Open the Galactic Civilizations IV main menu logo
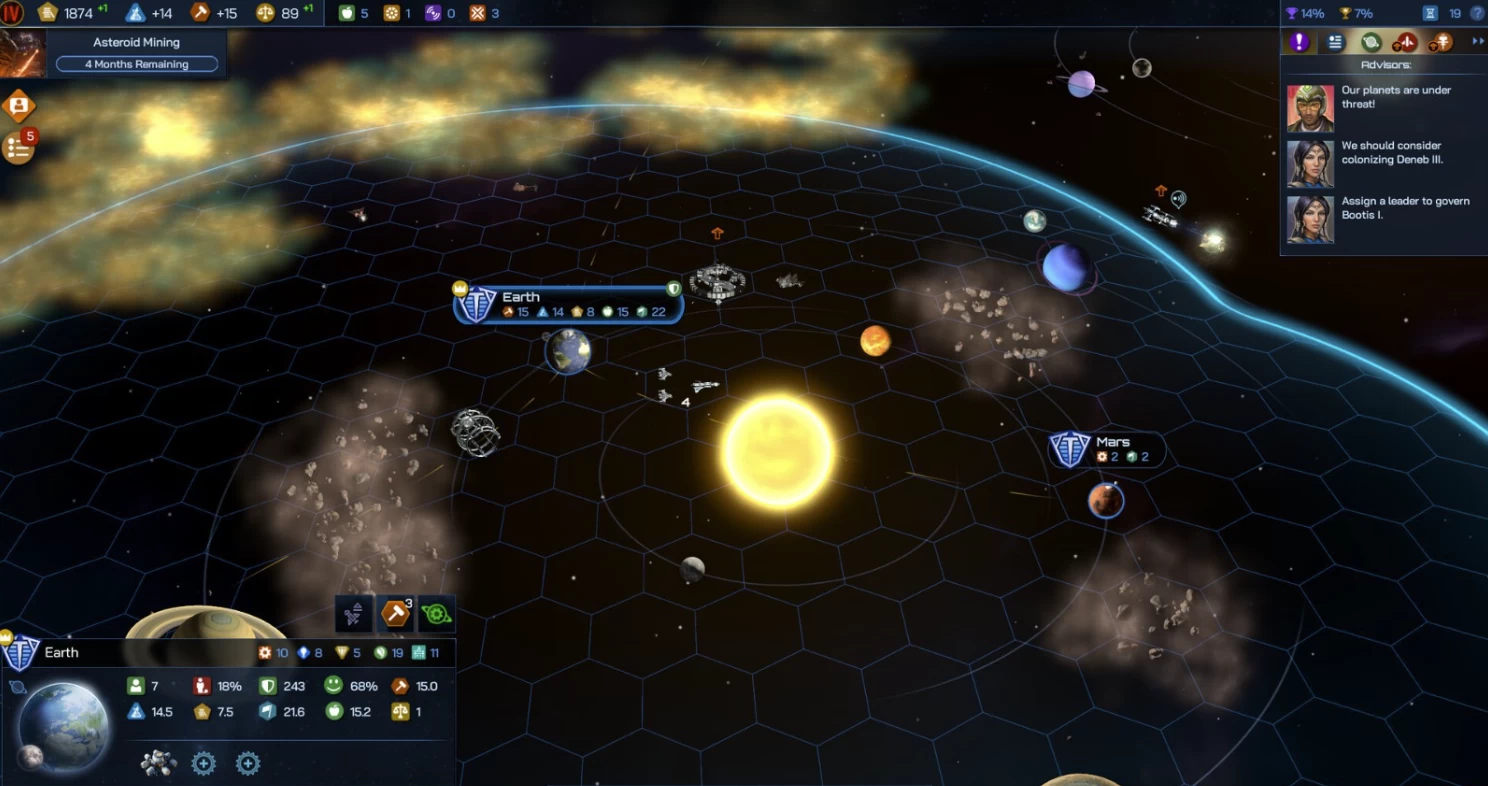The height and width of the screenshot is (786, 1488). tap(12, 13)
